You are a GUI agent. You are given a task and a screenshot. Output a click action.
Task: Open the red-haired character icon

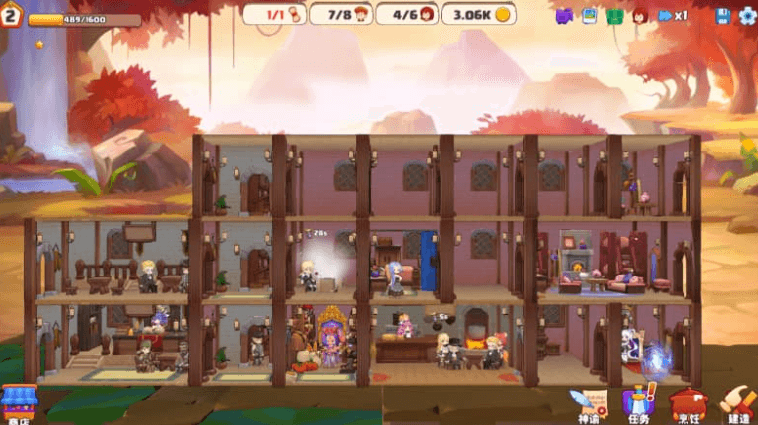click(x=640, y=15)
